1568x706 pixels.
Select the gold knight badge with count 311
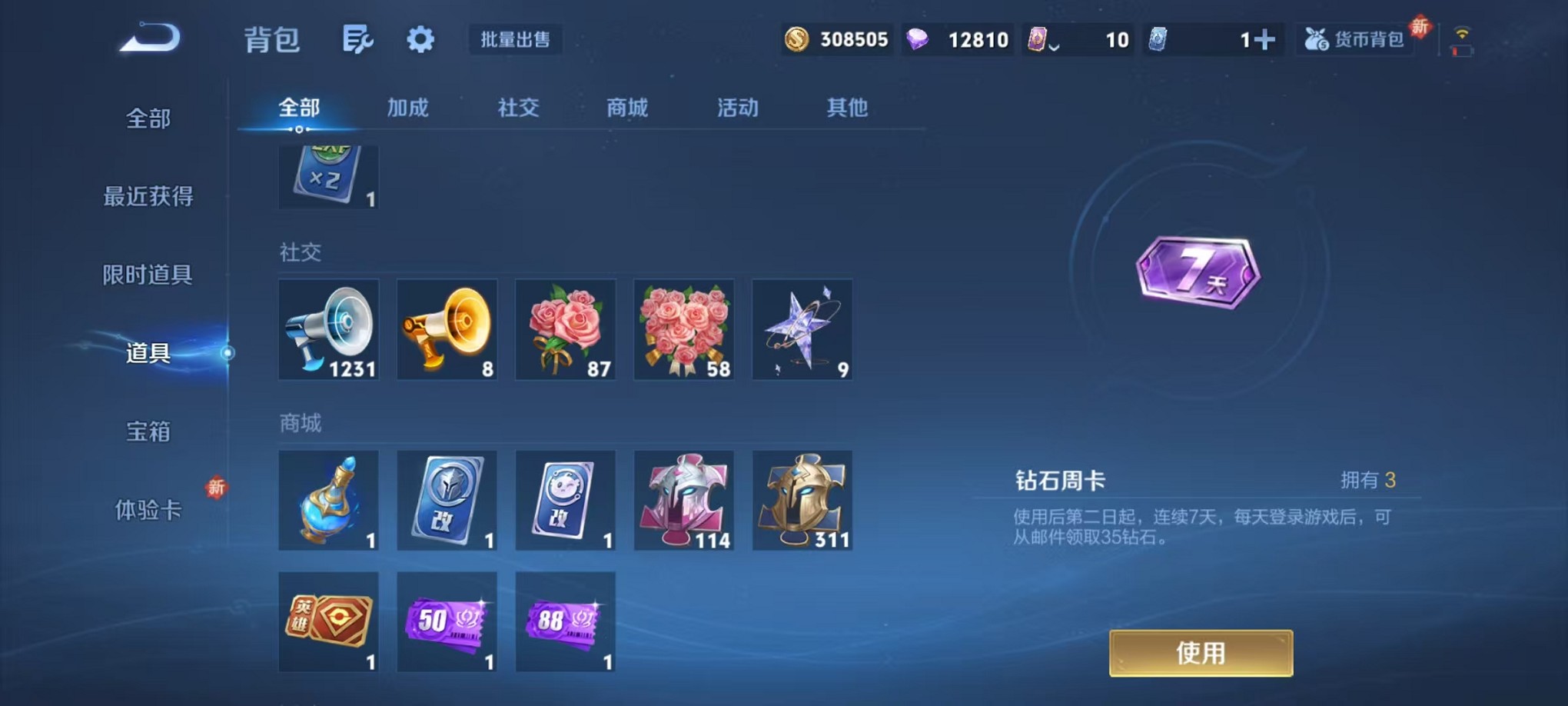(802, 500)
